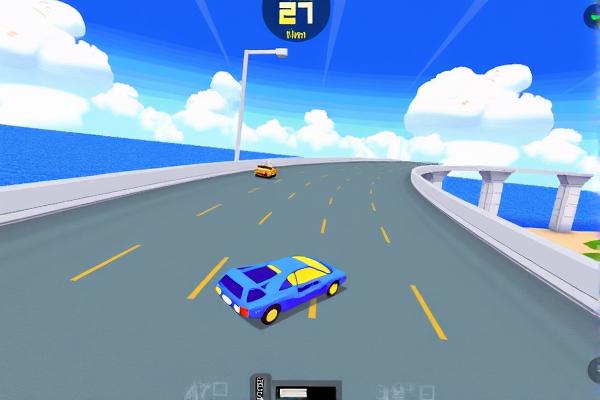Click the round green icon at the screen edge
The width and height of the screenshot is (600, 400).
coord(593,16)
